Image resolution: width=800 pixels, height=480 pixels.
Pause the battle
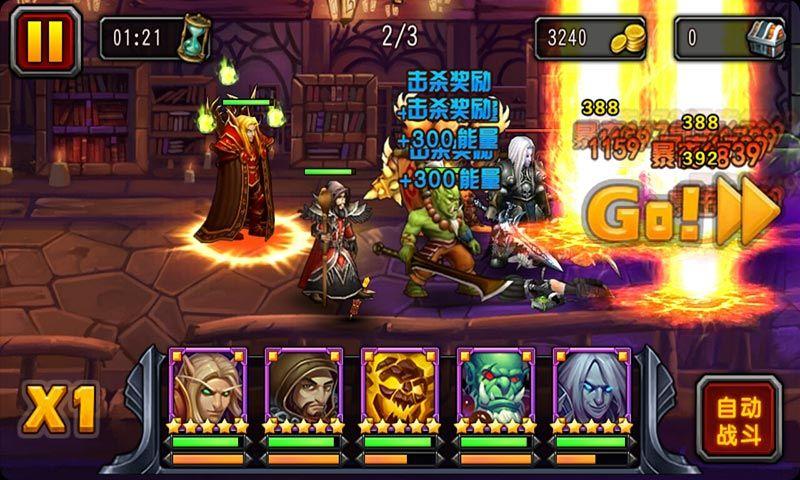click(x=42, y=39)
